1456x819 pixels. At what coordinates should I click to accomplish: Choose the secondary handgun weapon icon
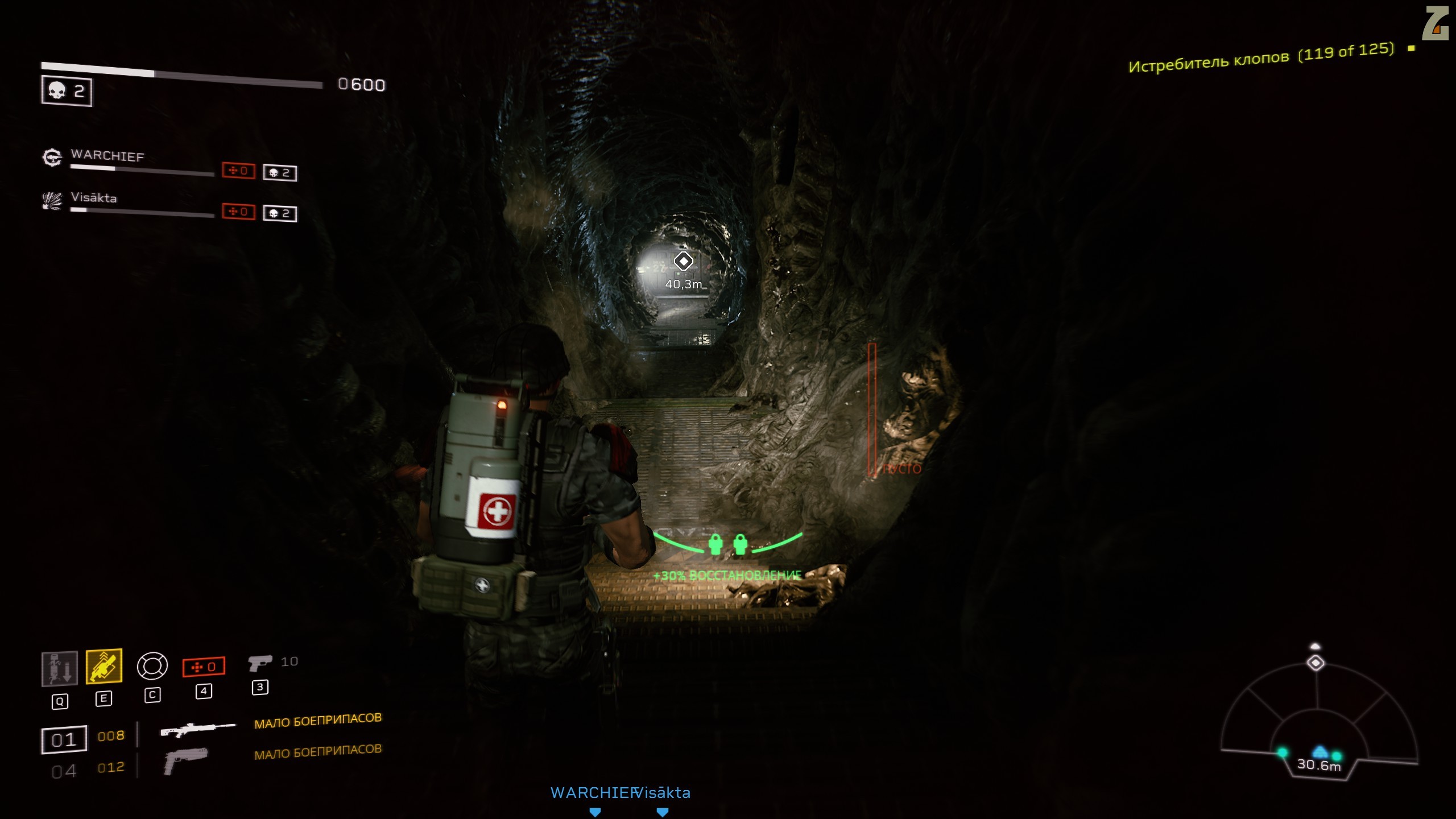[185, 760]
